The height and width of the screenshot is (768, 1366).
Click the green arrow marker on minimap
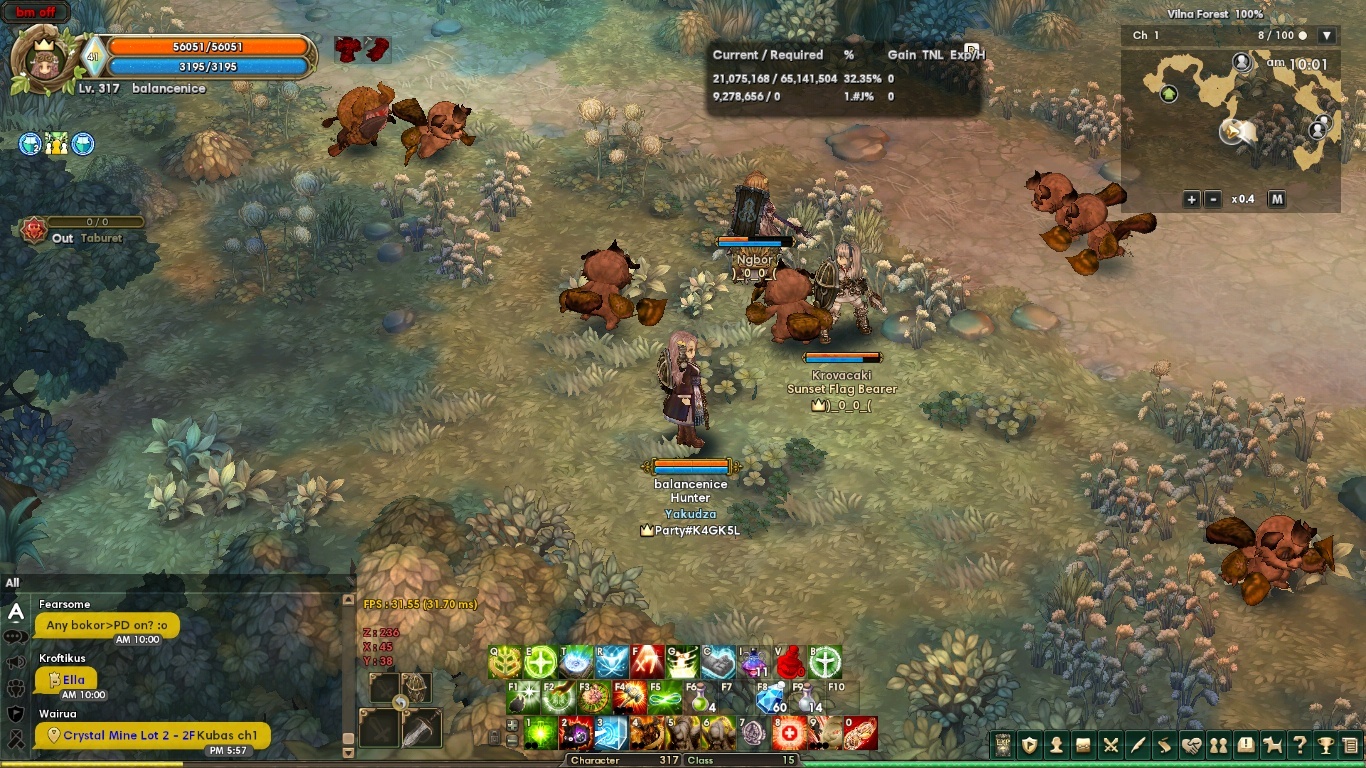(x=1168, y=94)
